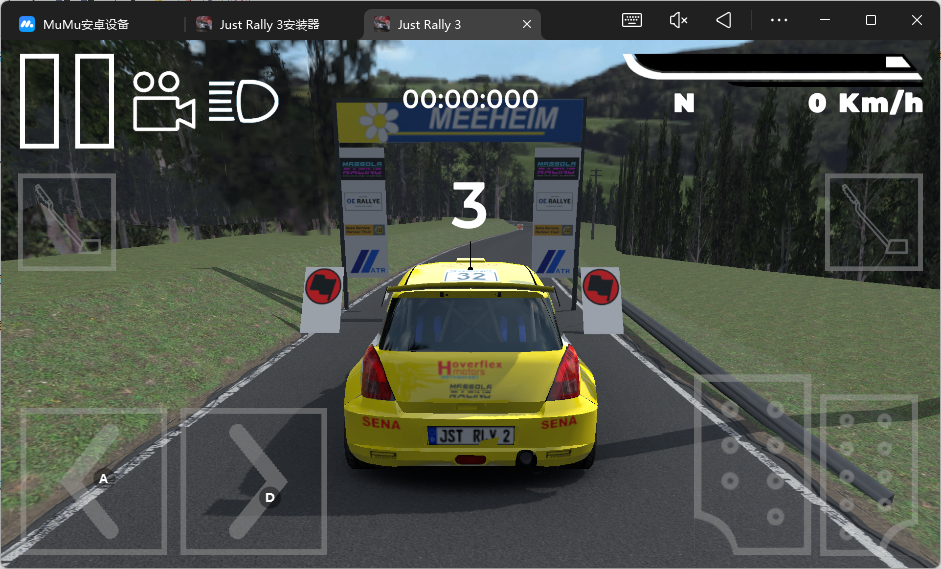Tap the wide brake pedal
Screen dimensions: 941x569
pos(752,465)
